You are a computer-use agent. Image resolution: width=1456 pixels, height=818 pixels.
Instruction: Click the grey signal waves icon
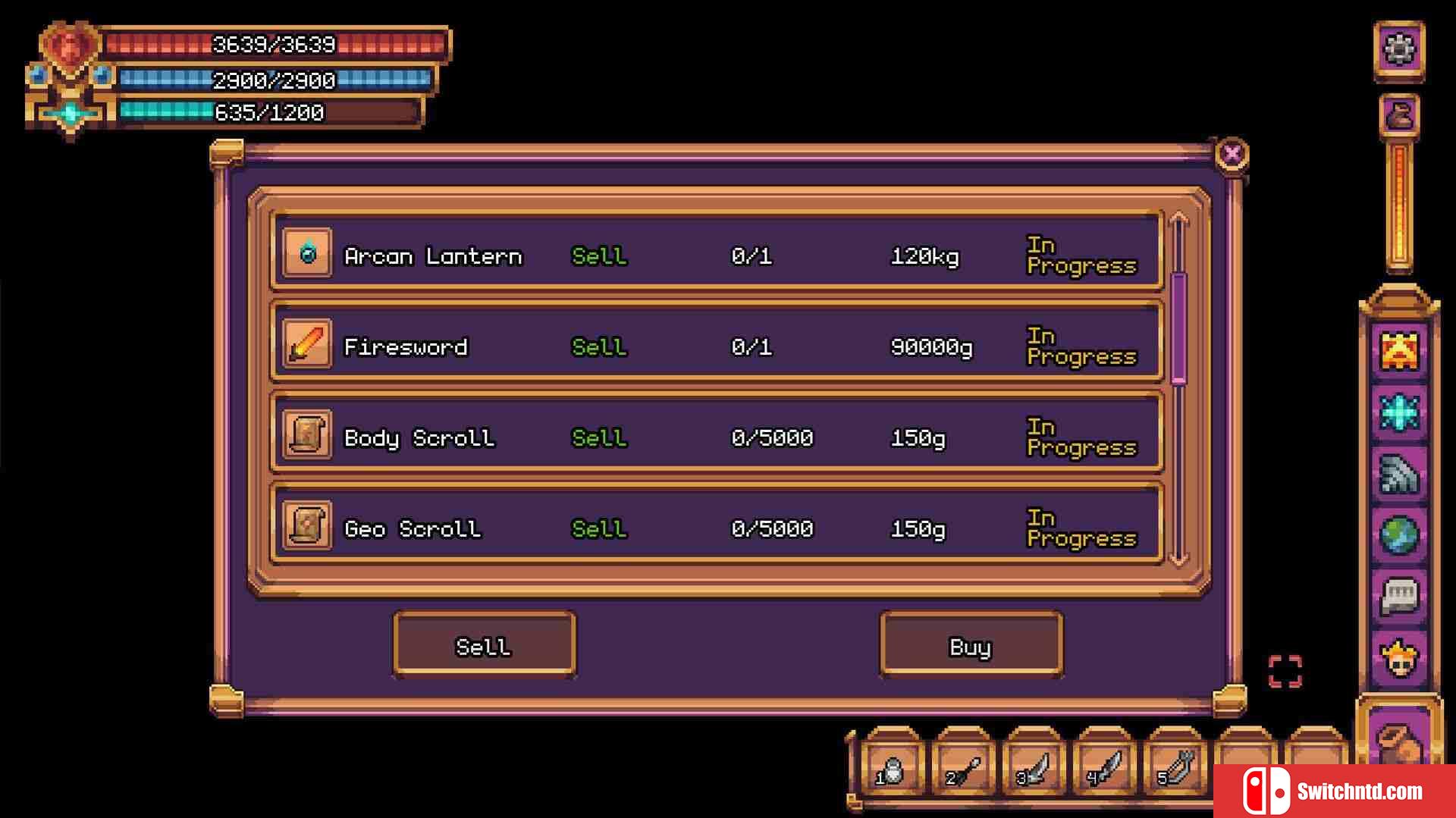pyautogui.click(x=1399, y=475)
